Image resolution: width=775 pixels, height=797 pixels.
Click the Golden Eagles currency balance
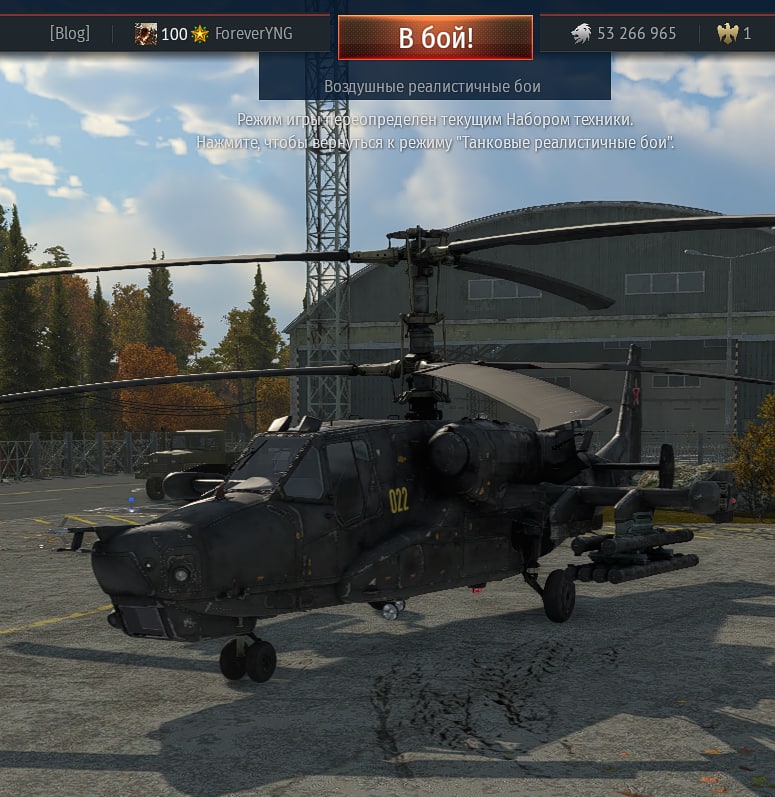click(735, 34)
